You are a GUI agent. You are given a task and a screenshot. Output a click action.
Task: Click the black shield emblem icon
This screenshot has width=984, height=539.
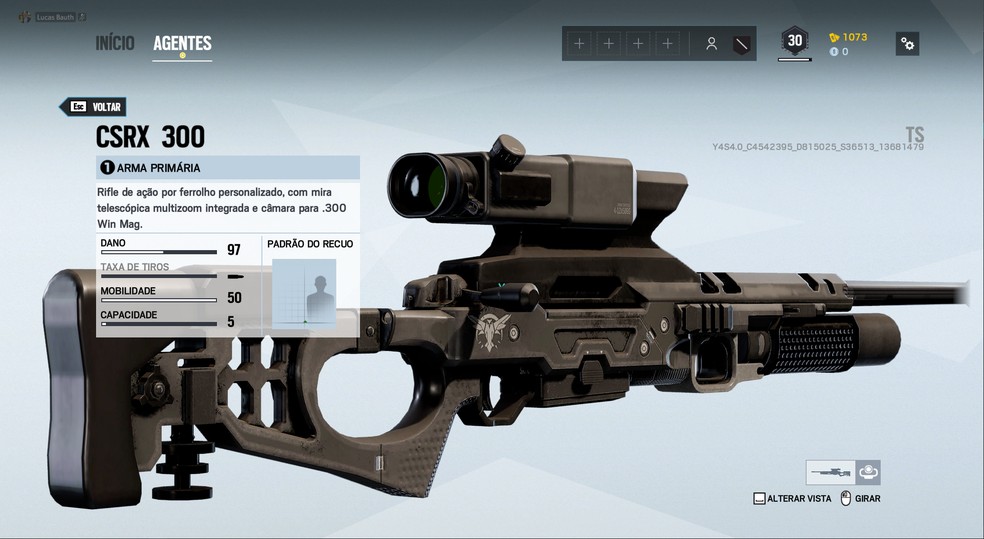[741, 44]
